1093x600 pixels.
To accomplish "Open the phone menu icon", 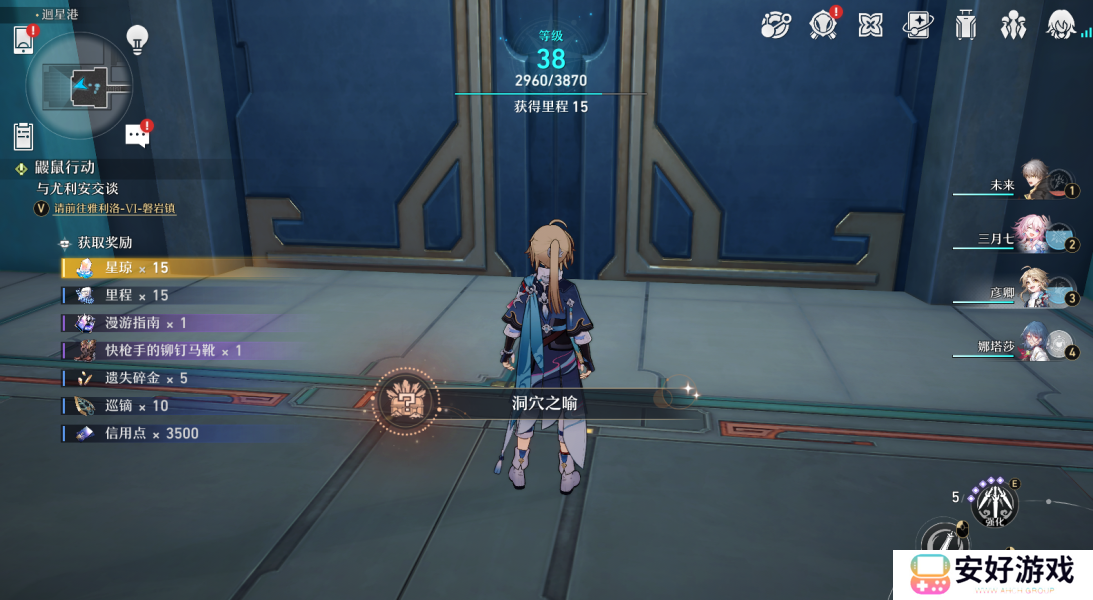I will tap(24, 40).
